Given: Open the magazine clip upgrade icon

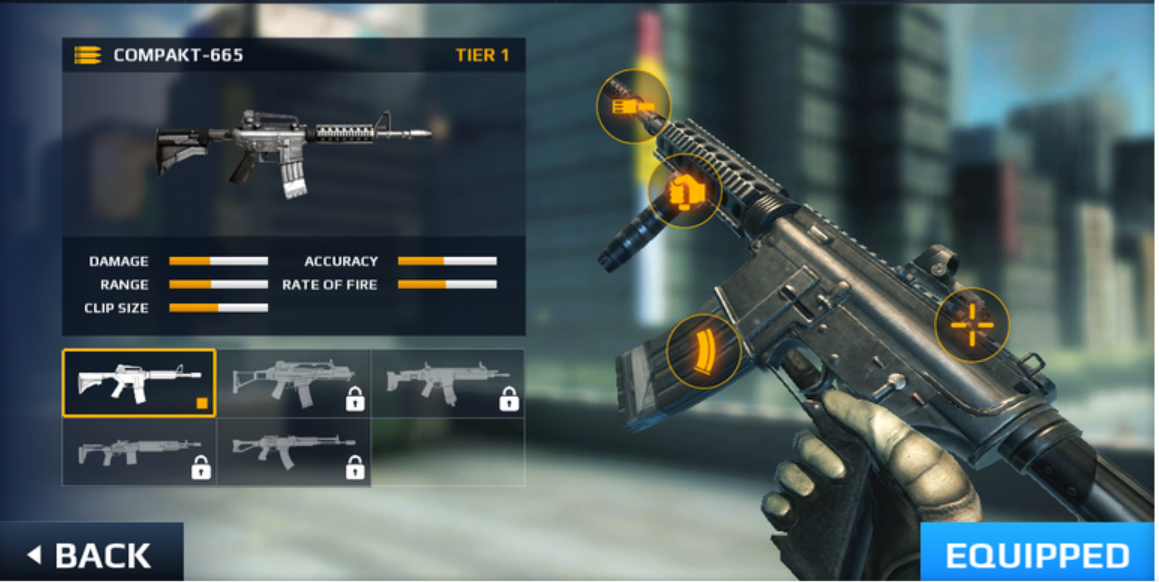Looking at the screenshot, I should pos(704,350).
